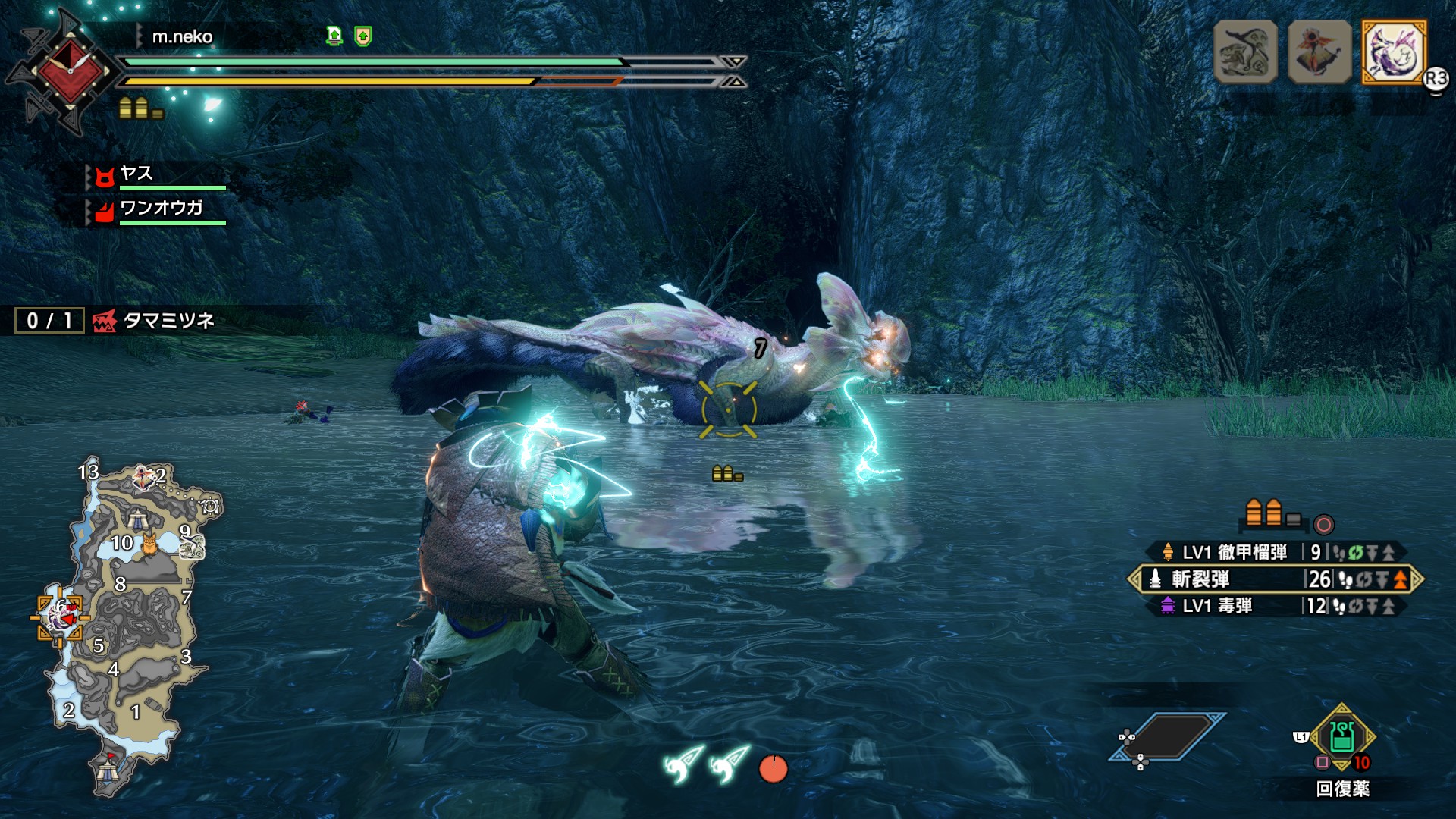Image resolution: width=1456 pixels, height=819 pixels.
Task: Select the 斬裂弾 ammo entry
Action: 1274,579
